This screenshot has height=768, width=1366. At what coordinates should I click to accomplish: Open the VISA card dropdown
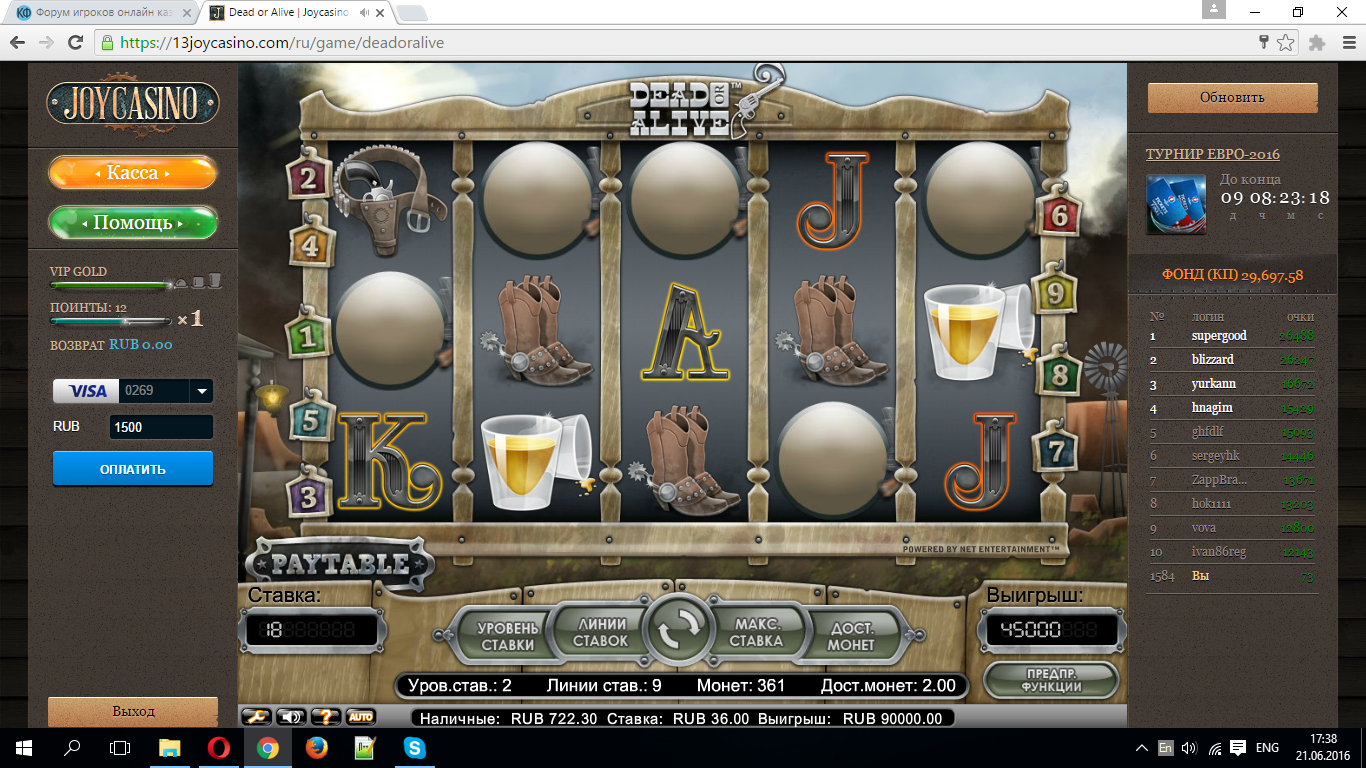click(x=202, y=391)
